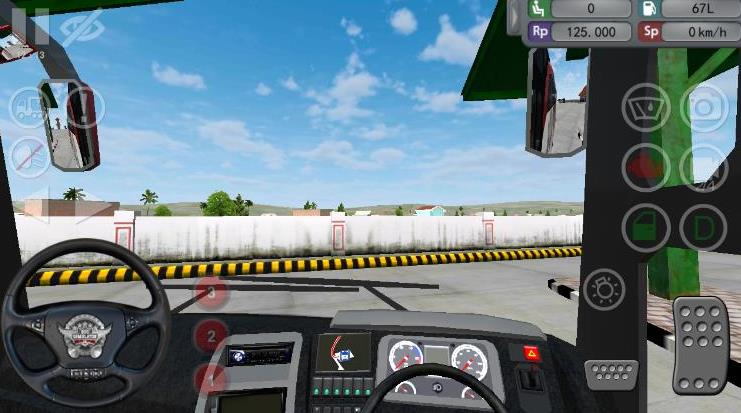
Task: Switch camera view with the camera icon
Action: tap(703, 108)
